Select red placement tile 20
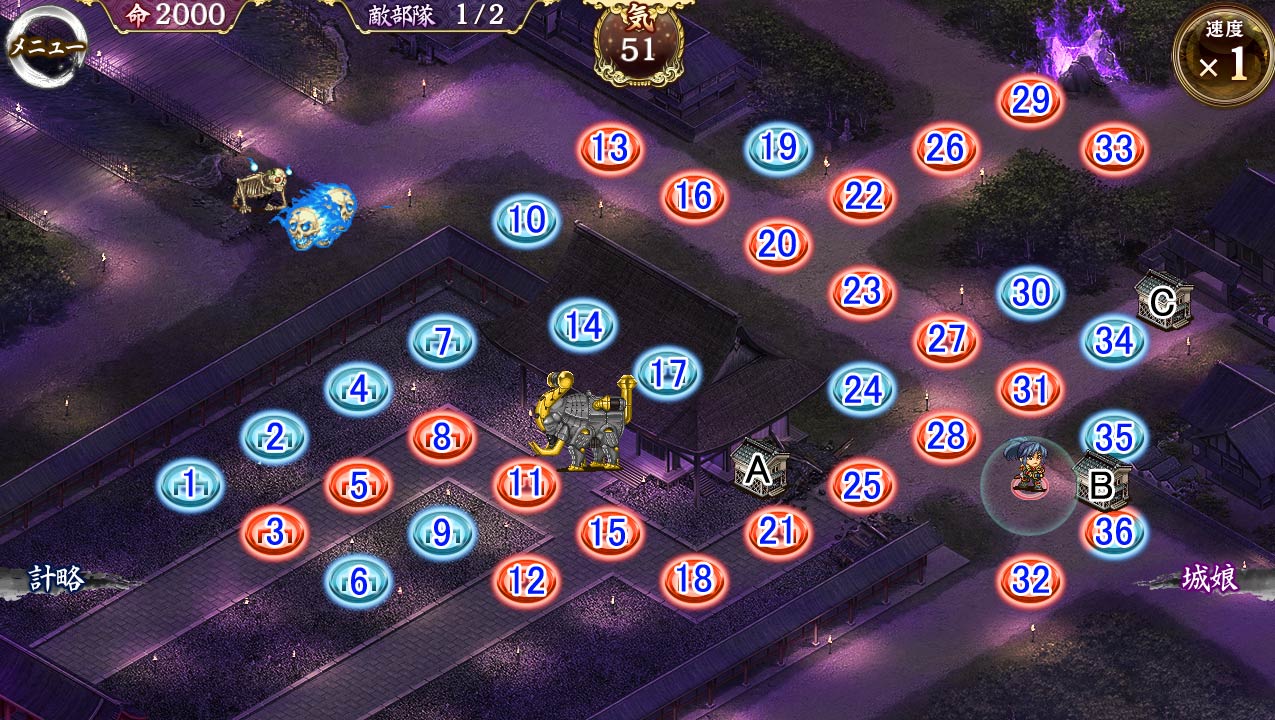Viewport: 1275px width, 720px height. [x=777, y=244]
